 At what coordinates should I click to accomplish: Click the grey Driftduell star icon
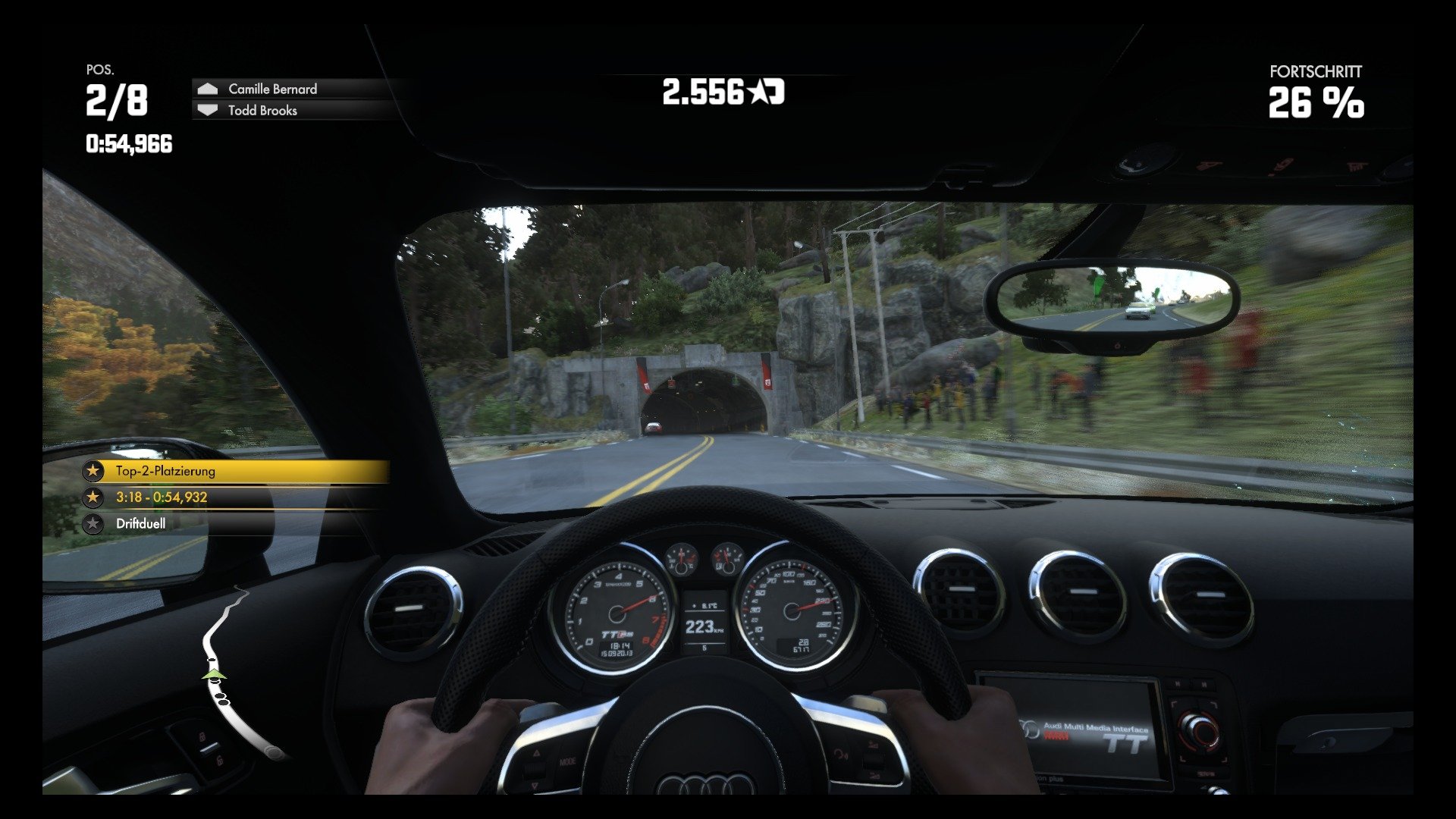pyautogui.click(x=93, y=523)
